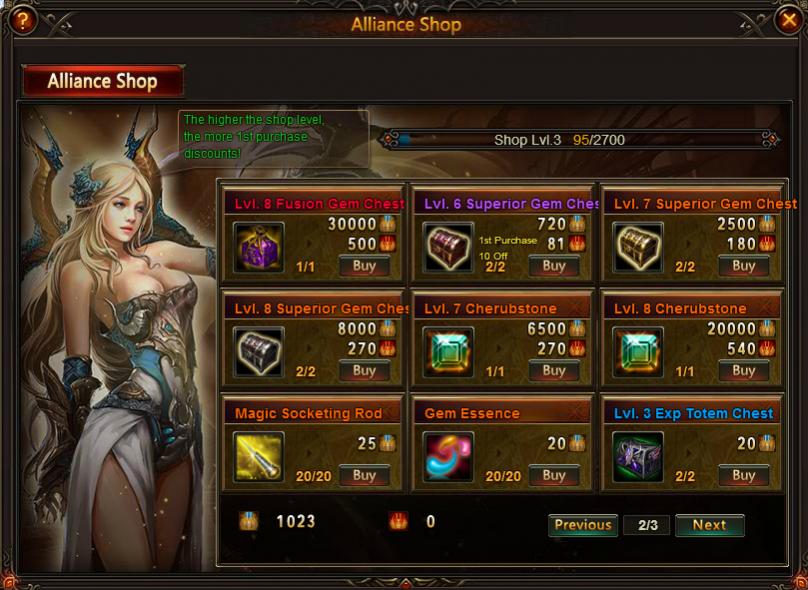Close the Alliance Shop window

788,19
